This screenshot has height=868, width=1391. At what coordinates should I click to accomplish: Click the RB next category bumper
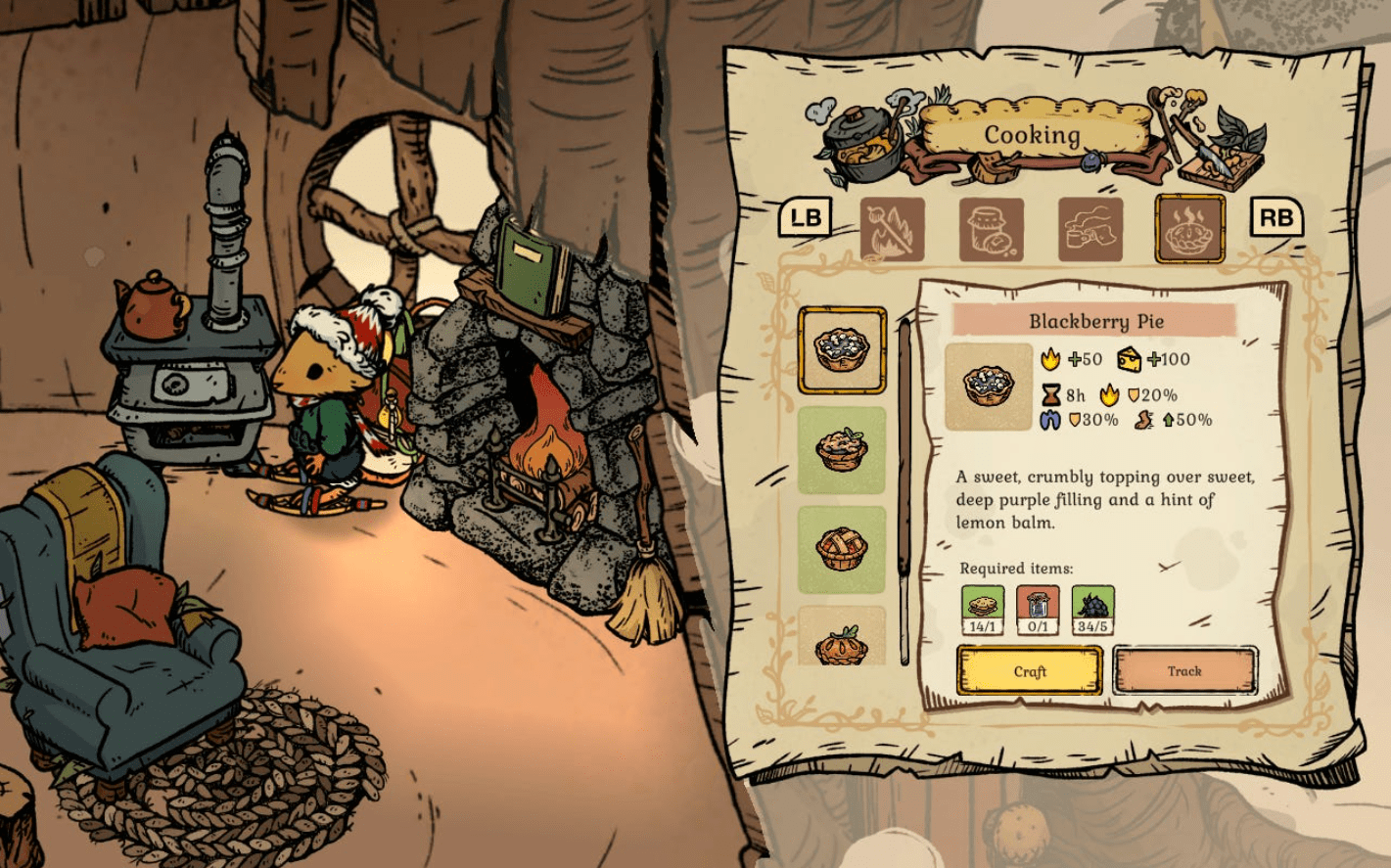(x=1275, y=215)
